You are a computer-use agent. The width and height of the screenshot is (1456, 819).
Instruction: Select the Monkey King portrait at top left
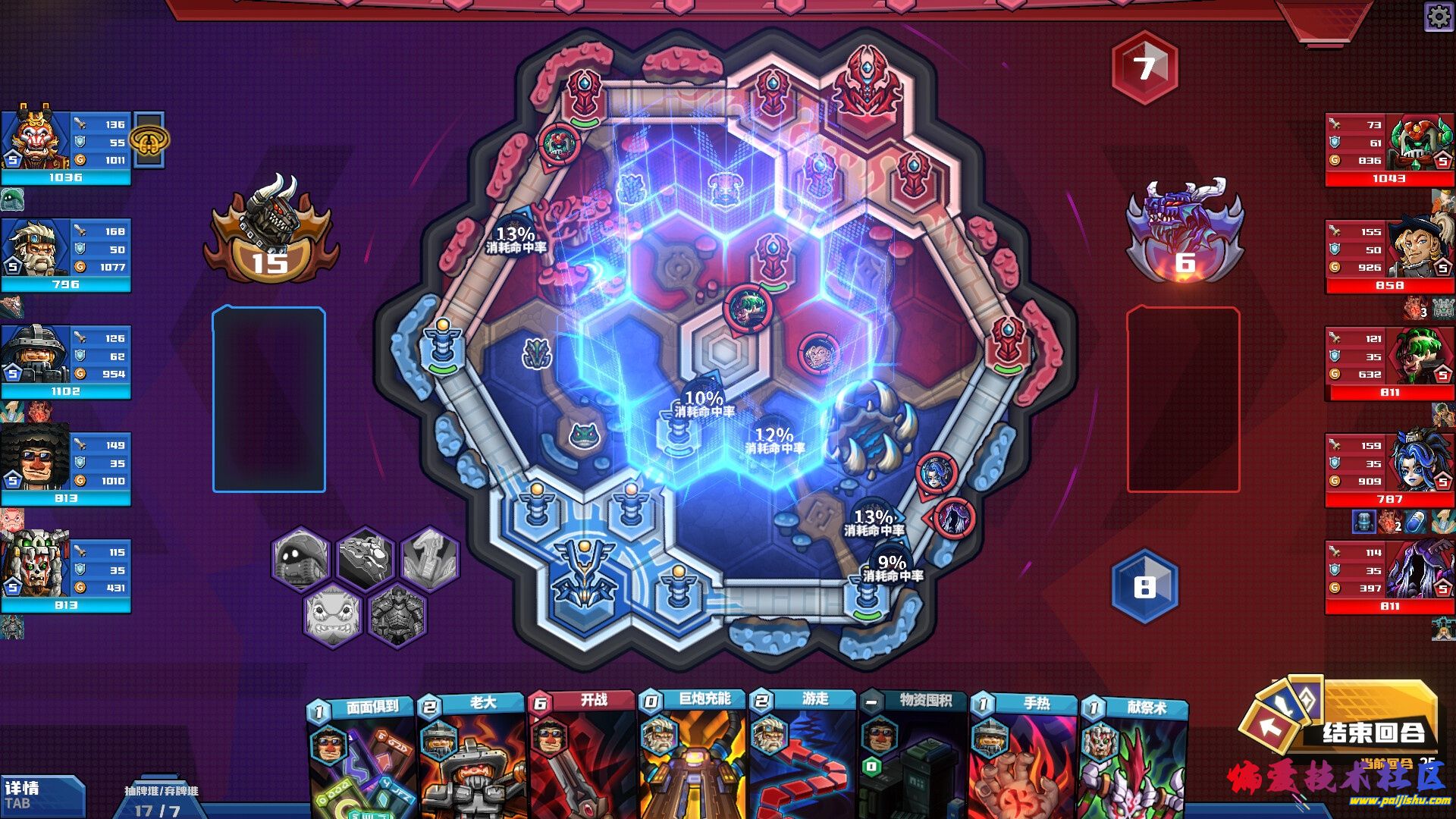(x=34, y=140)
